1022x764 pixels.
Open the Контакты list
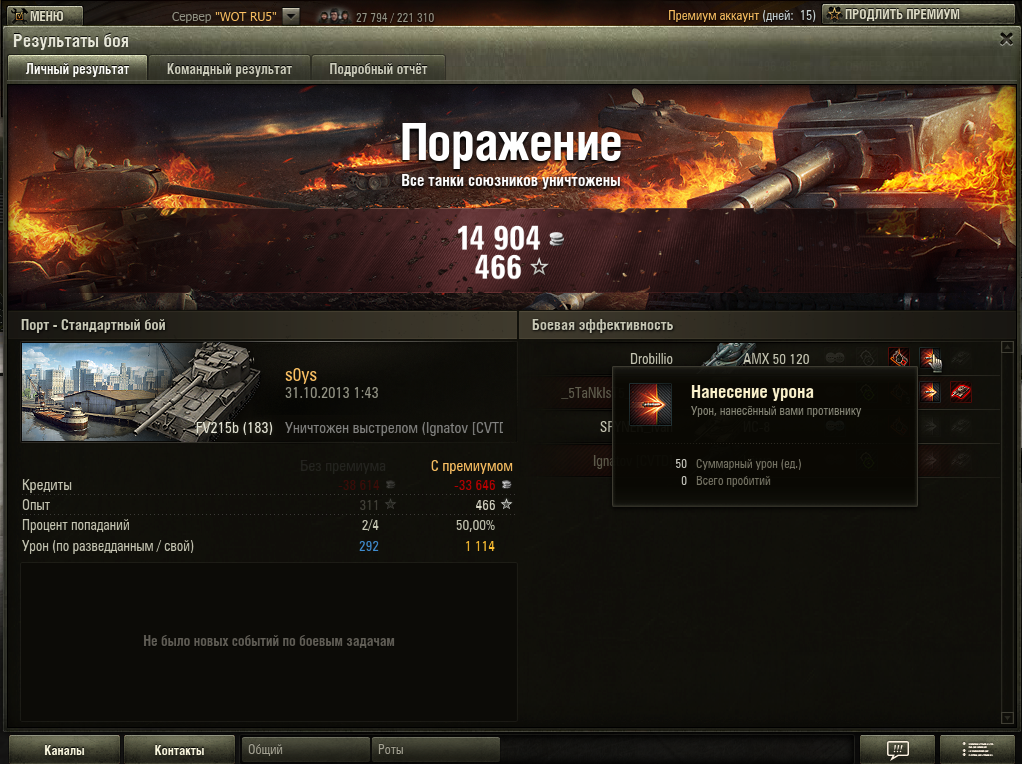coord(179,750)
